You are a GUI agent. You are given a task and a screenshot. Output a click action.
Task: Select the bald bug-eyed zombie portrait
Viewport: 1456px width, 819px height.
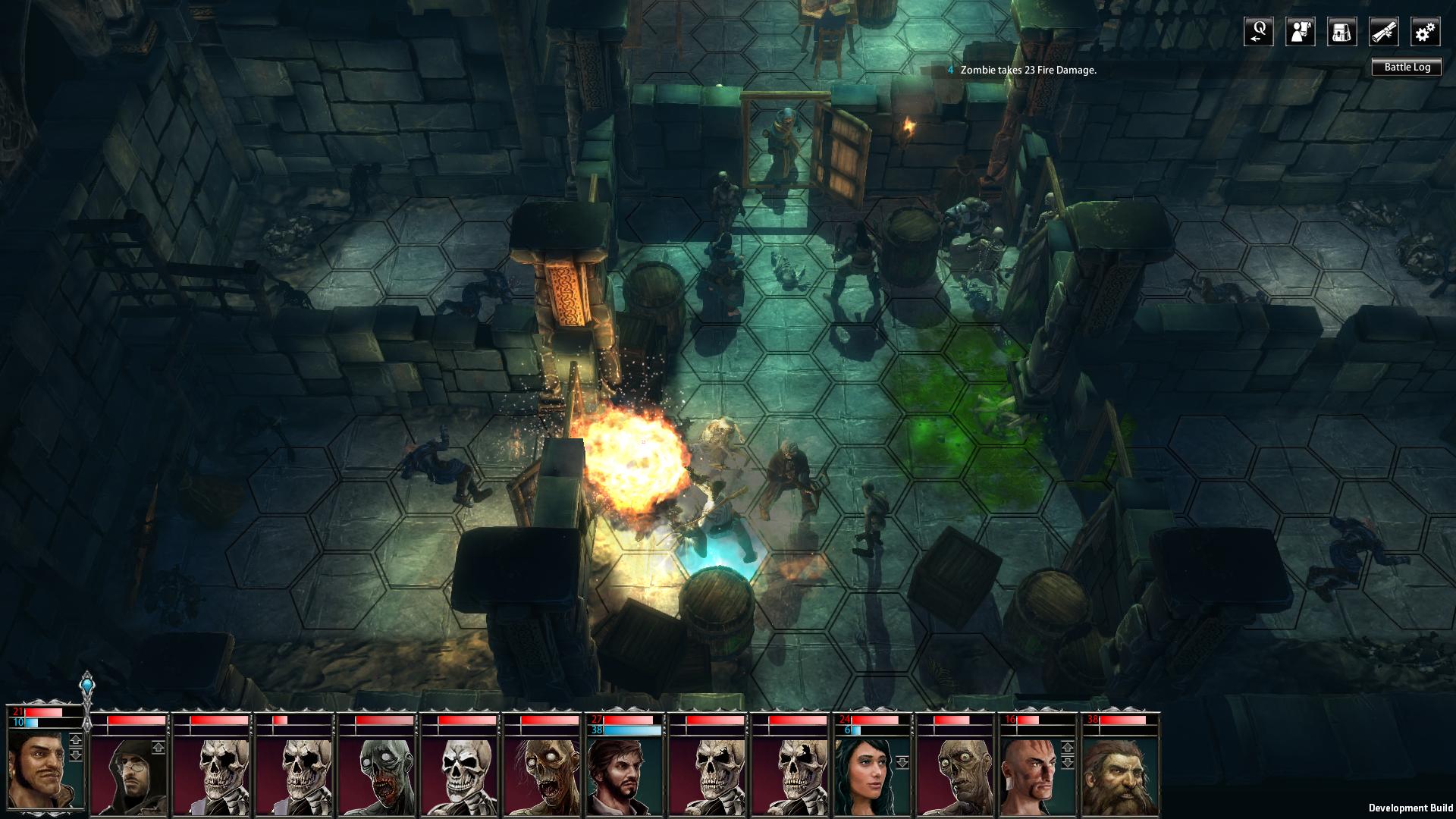[x=955, y=775]
